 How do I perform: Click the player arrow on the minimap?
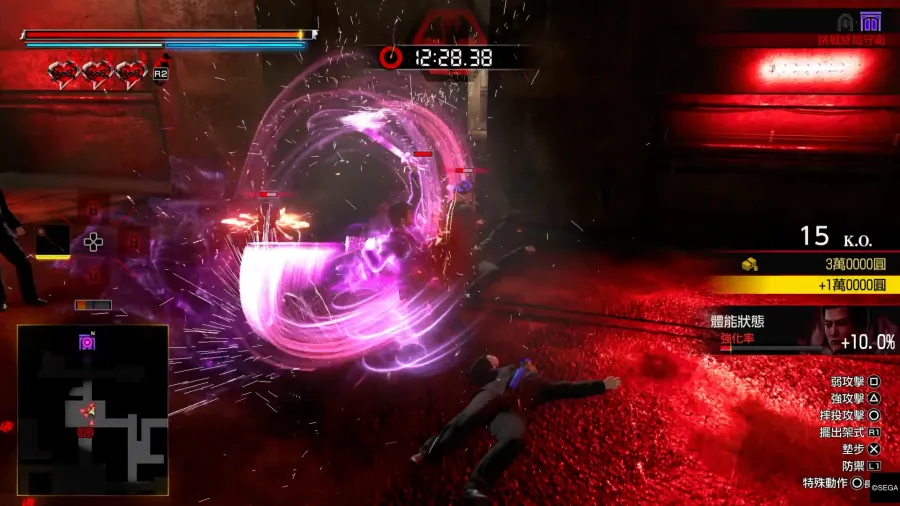86,410
